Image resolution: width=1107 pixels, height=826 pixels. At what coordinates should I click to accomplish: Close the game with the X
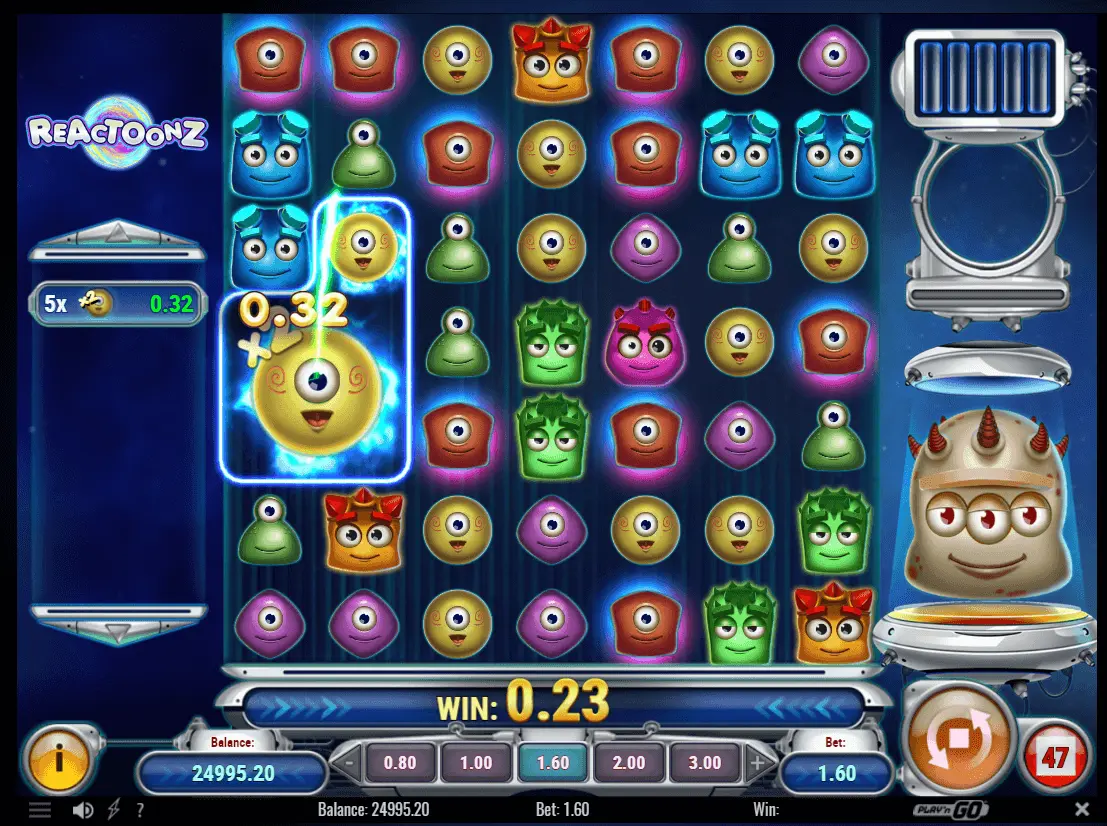[1082, 809]
